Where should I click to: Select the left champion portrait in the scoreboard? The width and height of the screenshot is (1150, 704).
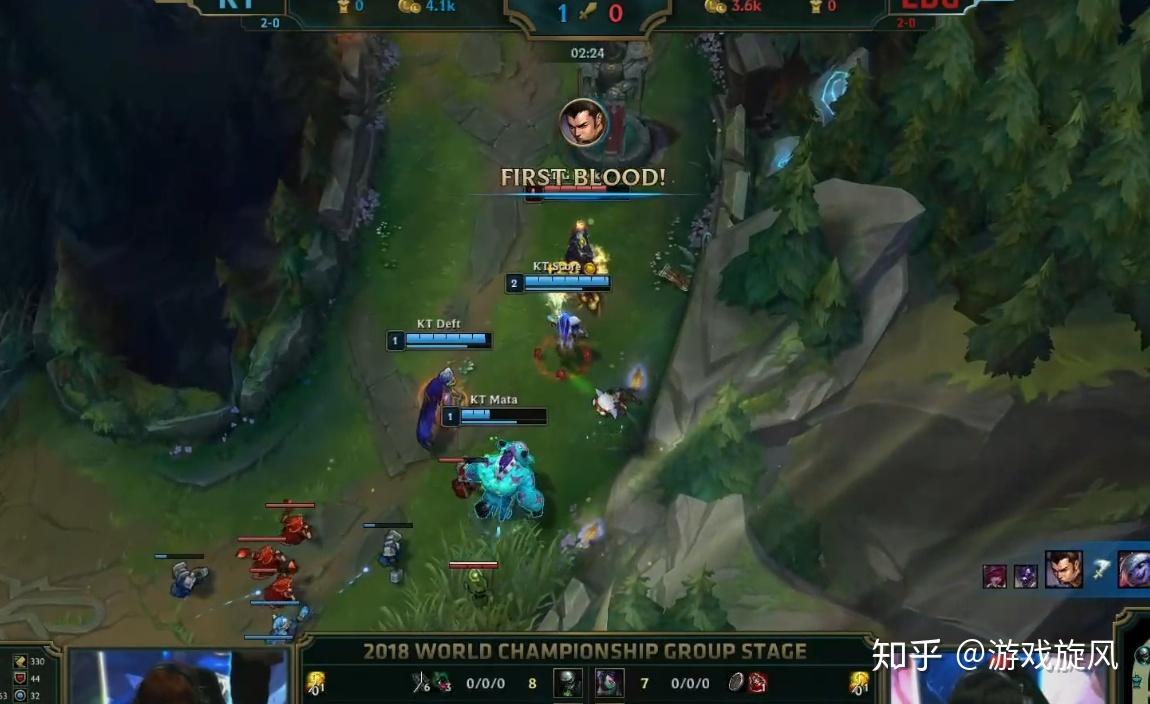pyautogui.click(x=568, y=683)
